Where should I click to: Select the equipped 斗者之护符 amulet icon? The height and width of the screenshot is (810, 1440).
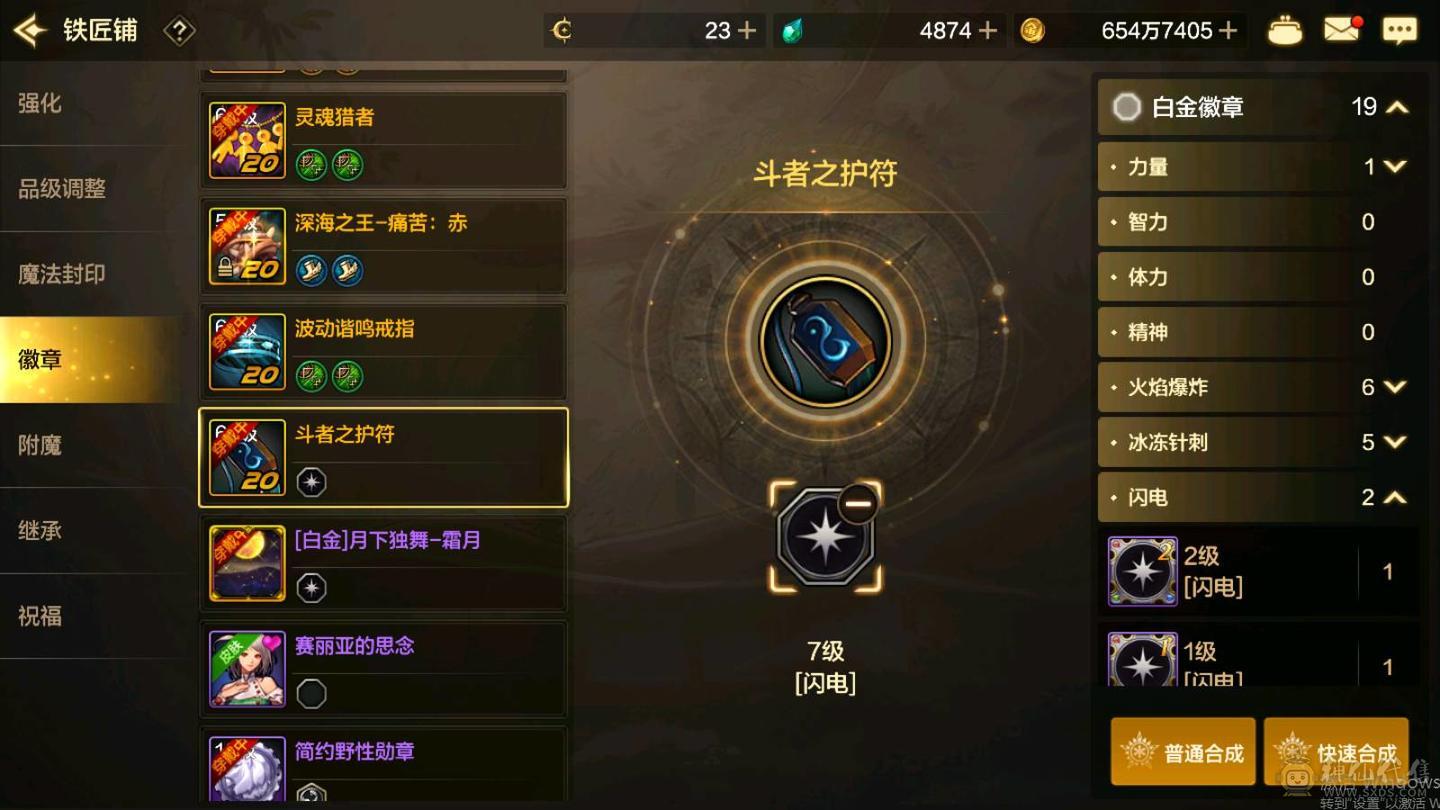[x=247, y=456]
